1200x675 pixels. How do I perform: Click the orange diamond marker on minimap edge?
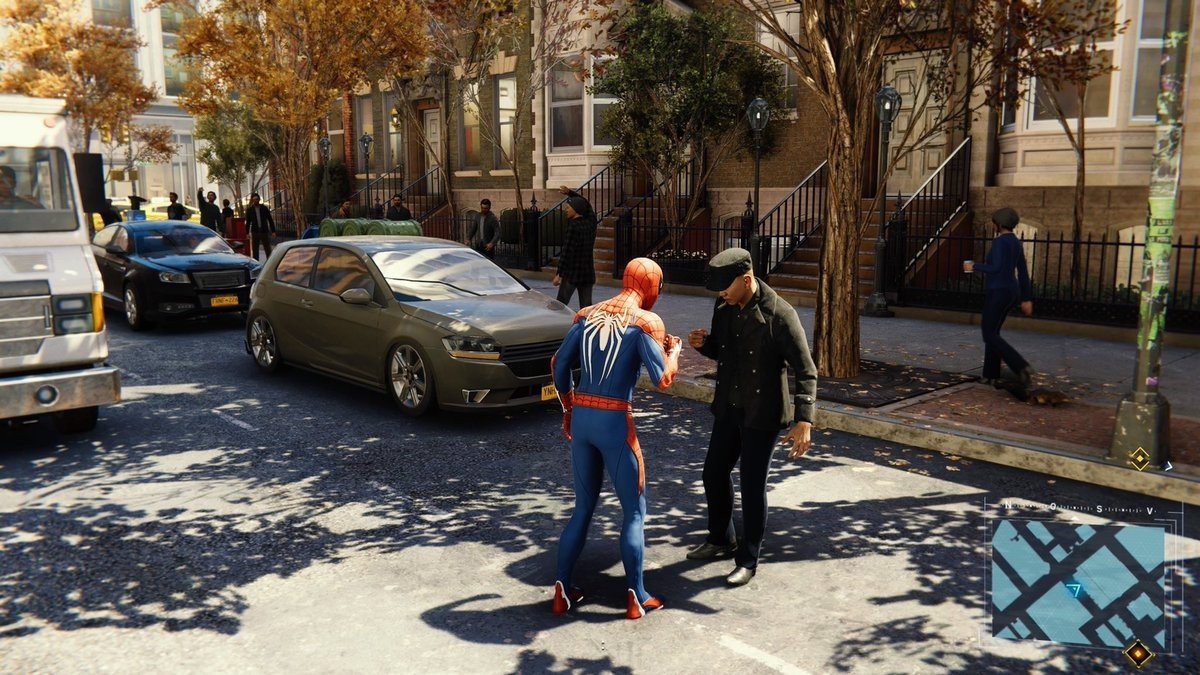click(x=1137, y=653)
